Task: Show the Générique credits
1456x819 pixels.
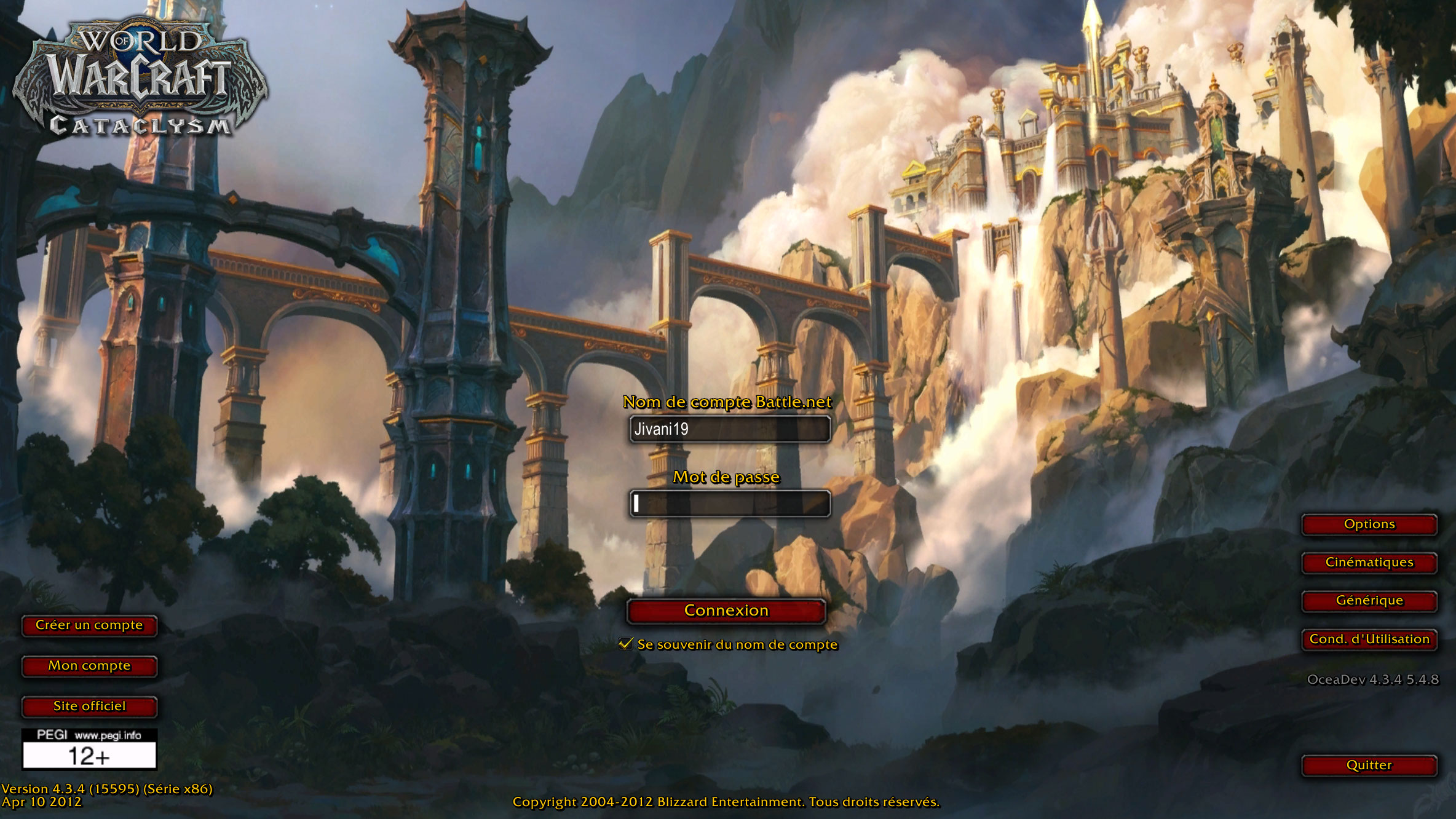Action: [x=1369, y=601]
